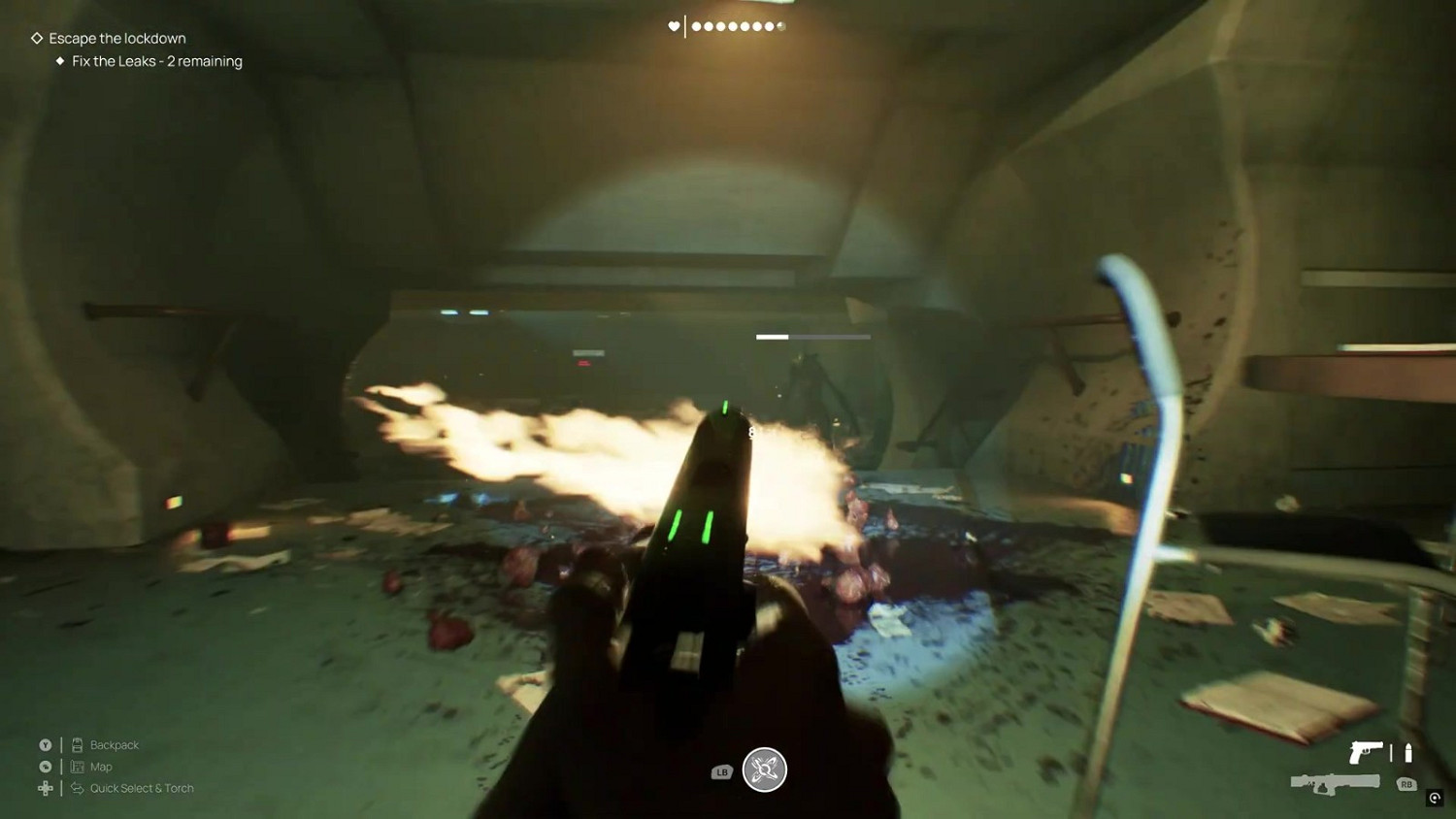Click the D-pad icon near Quick Select
The image size is (1456, 819).
click(x=44, y=788)
